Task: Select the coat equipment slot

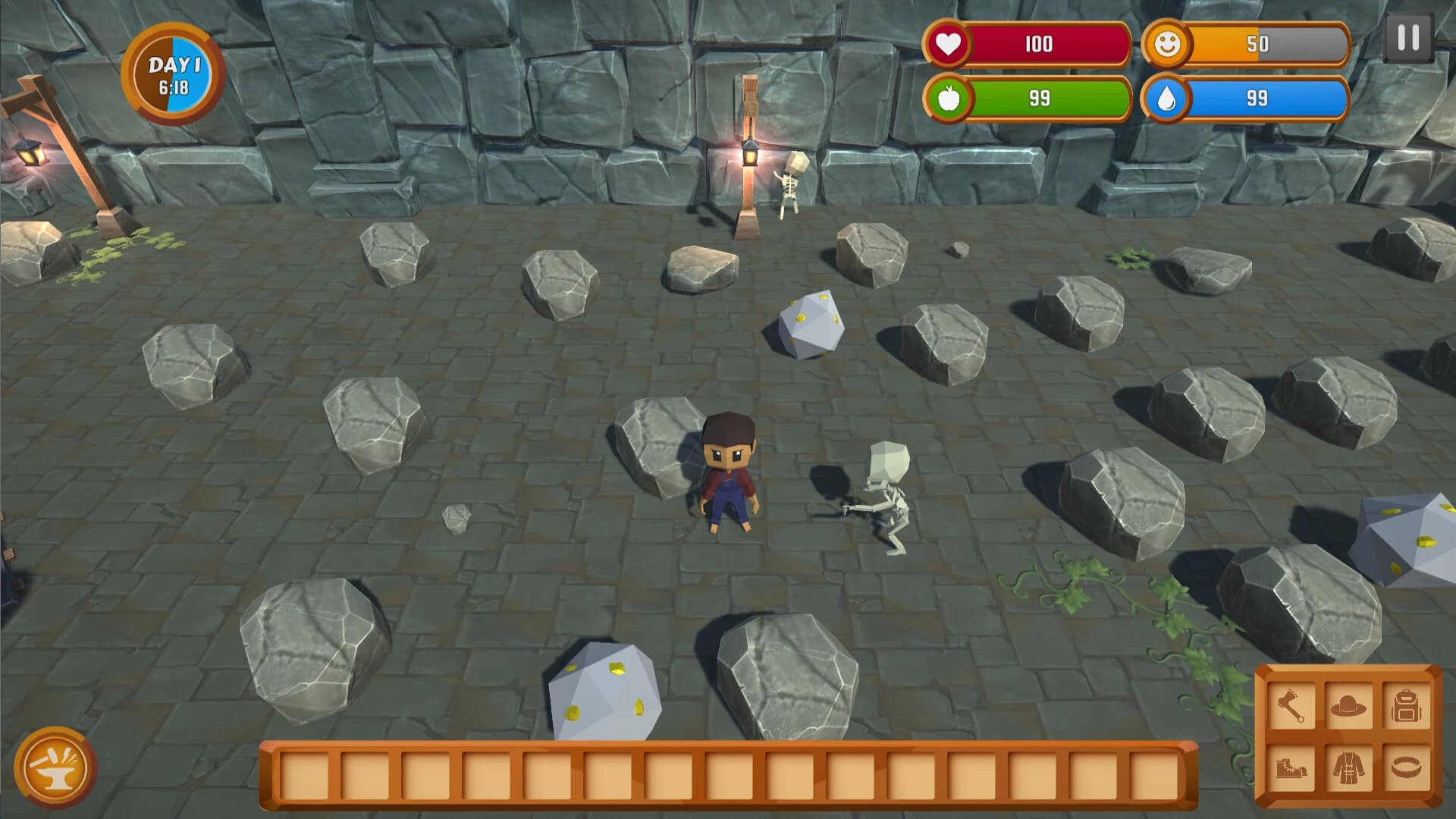Action: click(x=1349, y=767)
